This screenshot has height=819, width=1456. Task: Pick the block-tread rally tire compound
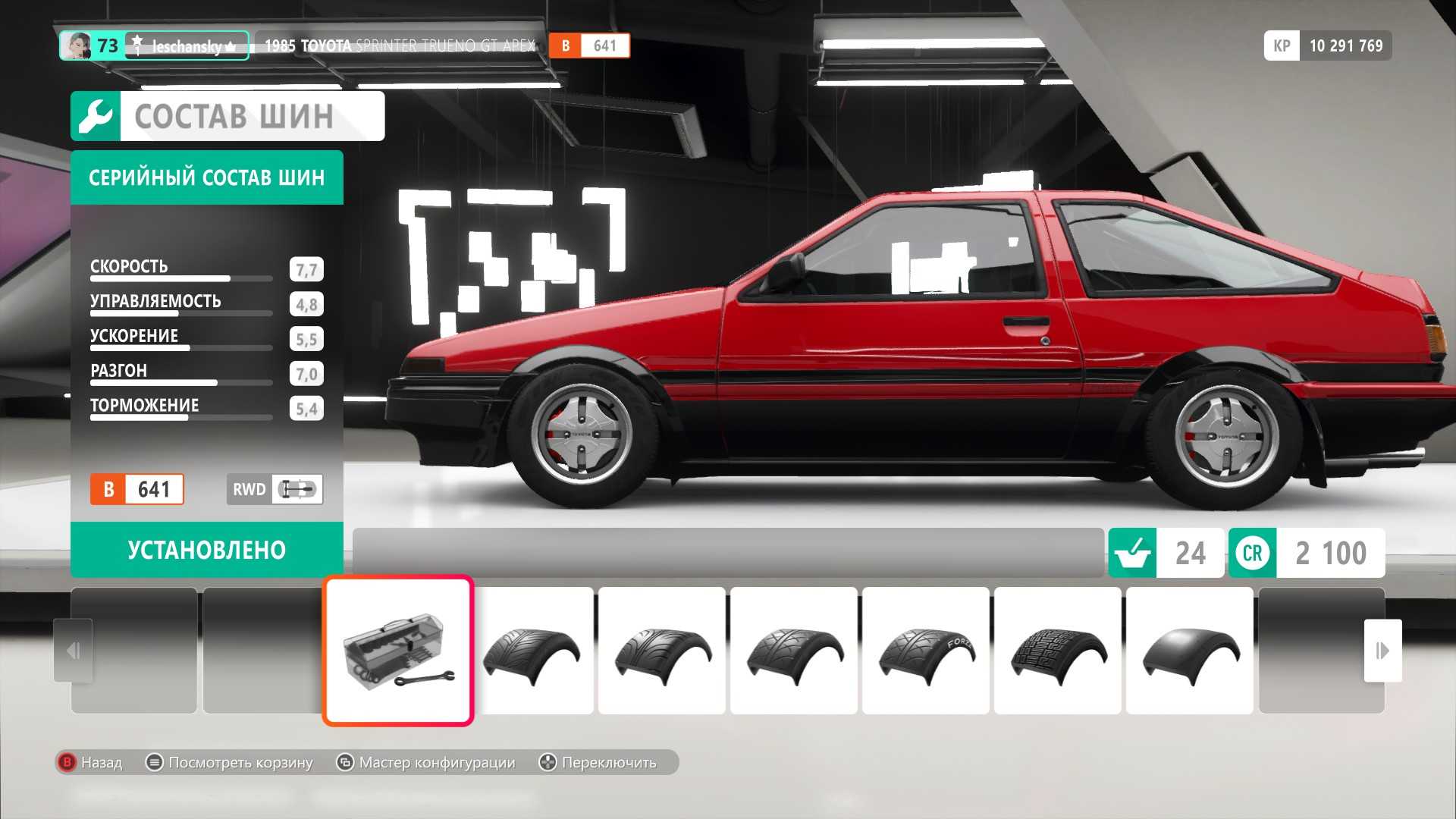[1057, 651]
